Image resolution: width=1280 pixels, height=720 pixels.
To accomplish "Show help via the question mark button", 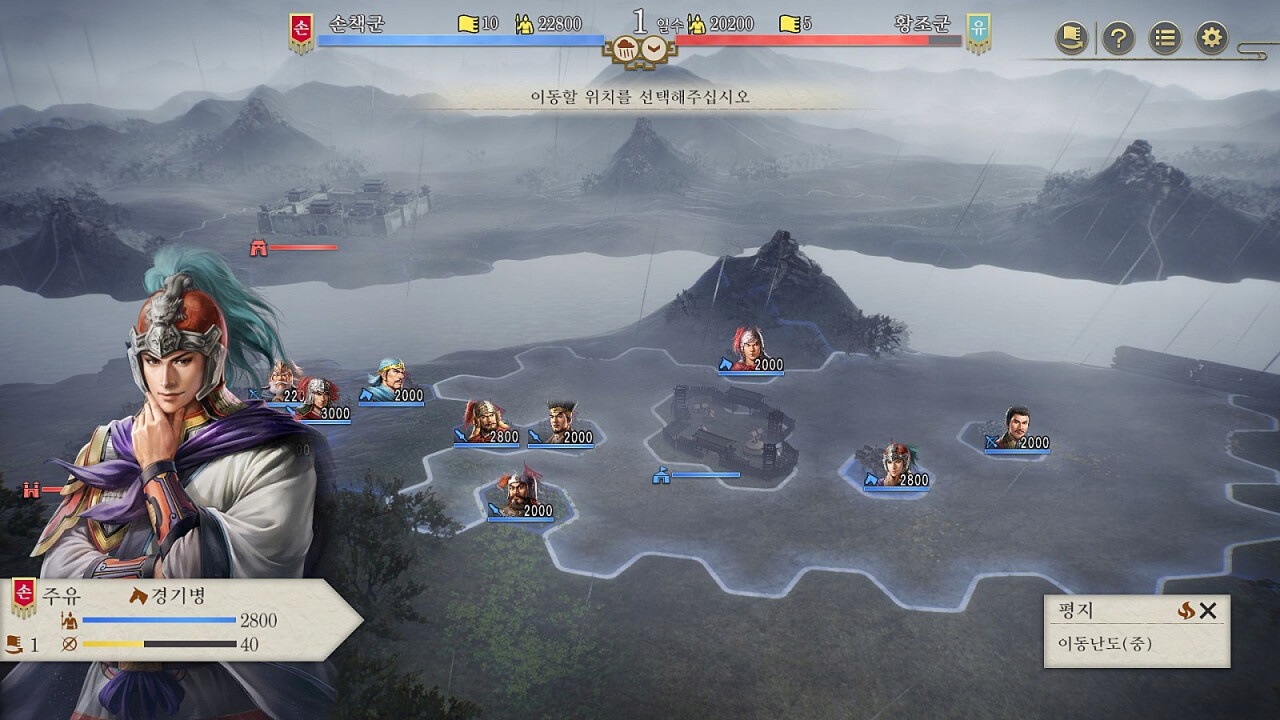I will [1118, 39].
